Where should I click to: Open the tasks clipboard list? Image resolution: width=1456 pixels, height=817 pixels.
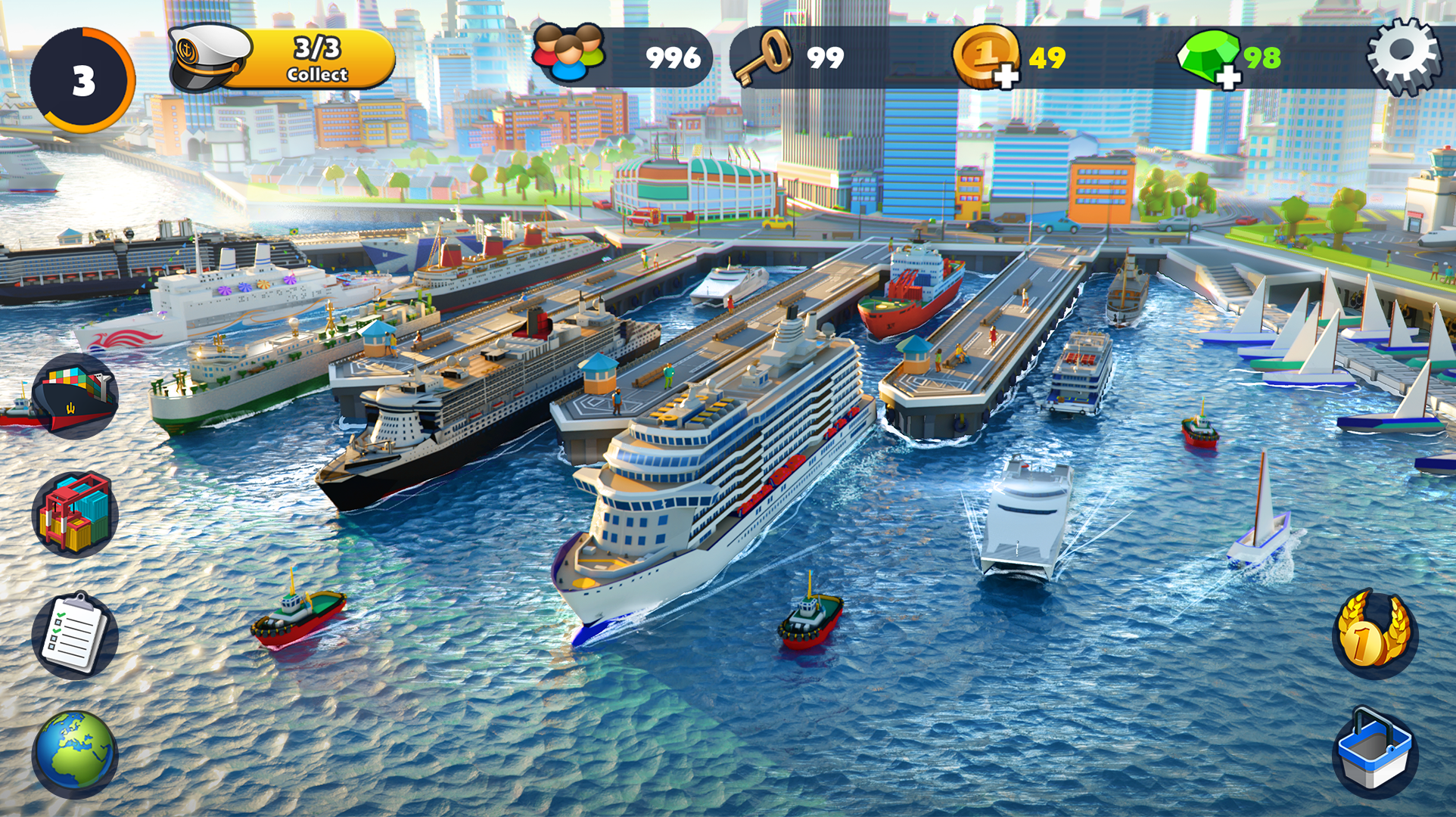(x=76, y=635)
